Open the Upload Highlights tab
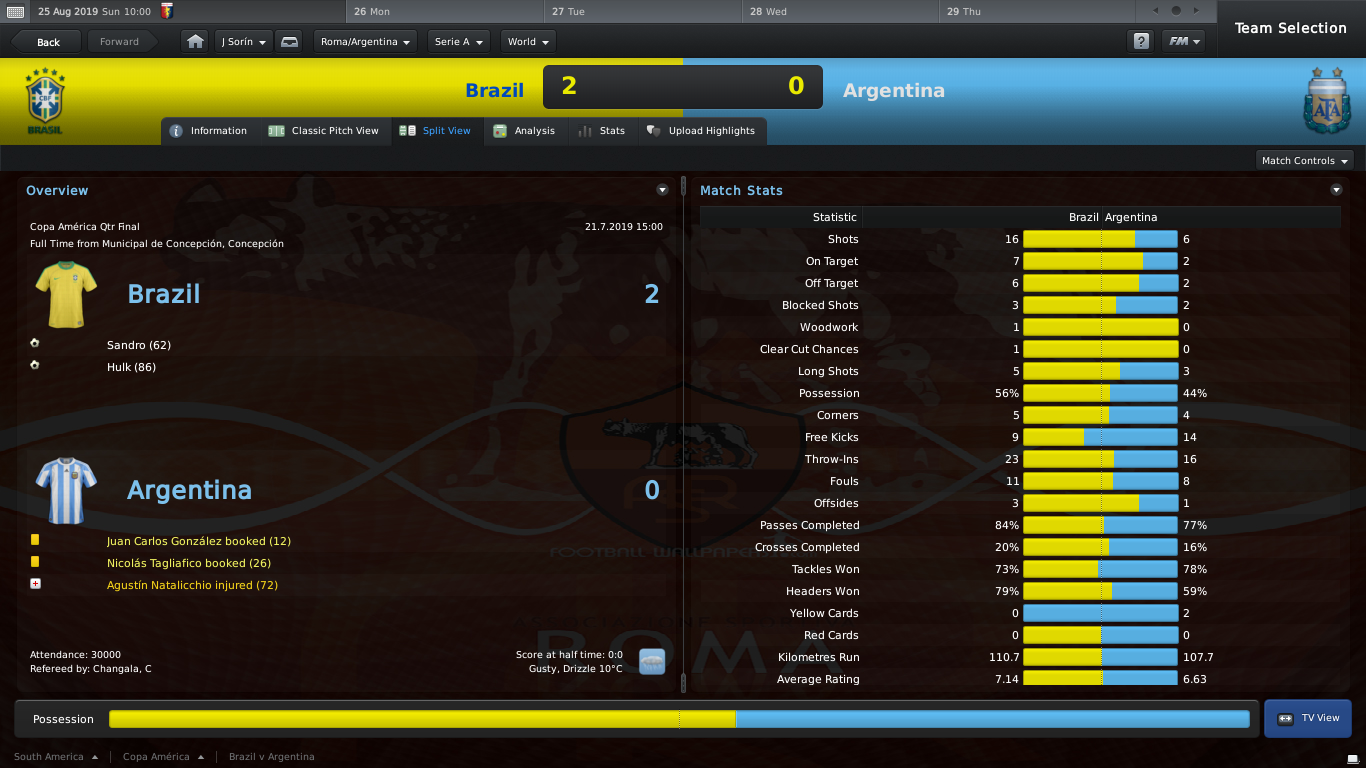Screen dimensions: 1366x768 coord(702,131)
